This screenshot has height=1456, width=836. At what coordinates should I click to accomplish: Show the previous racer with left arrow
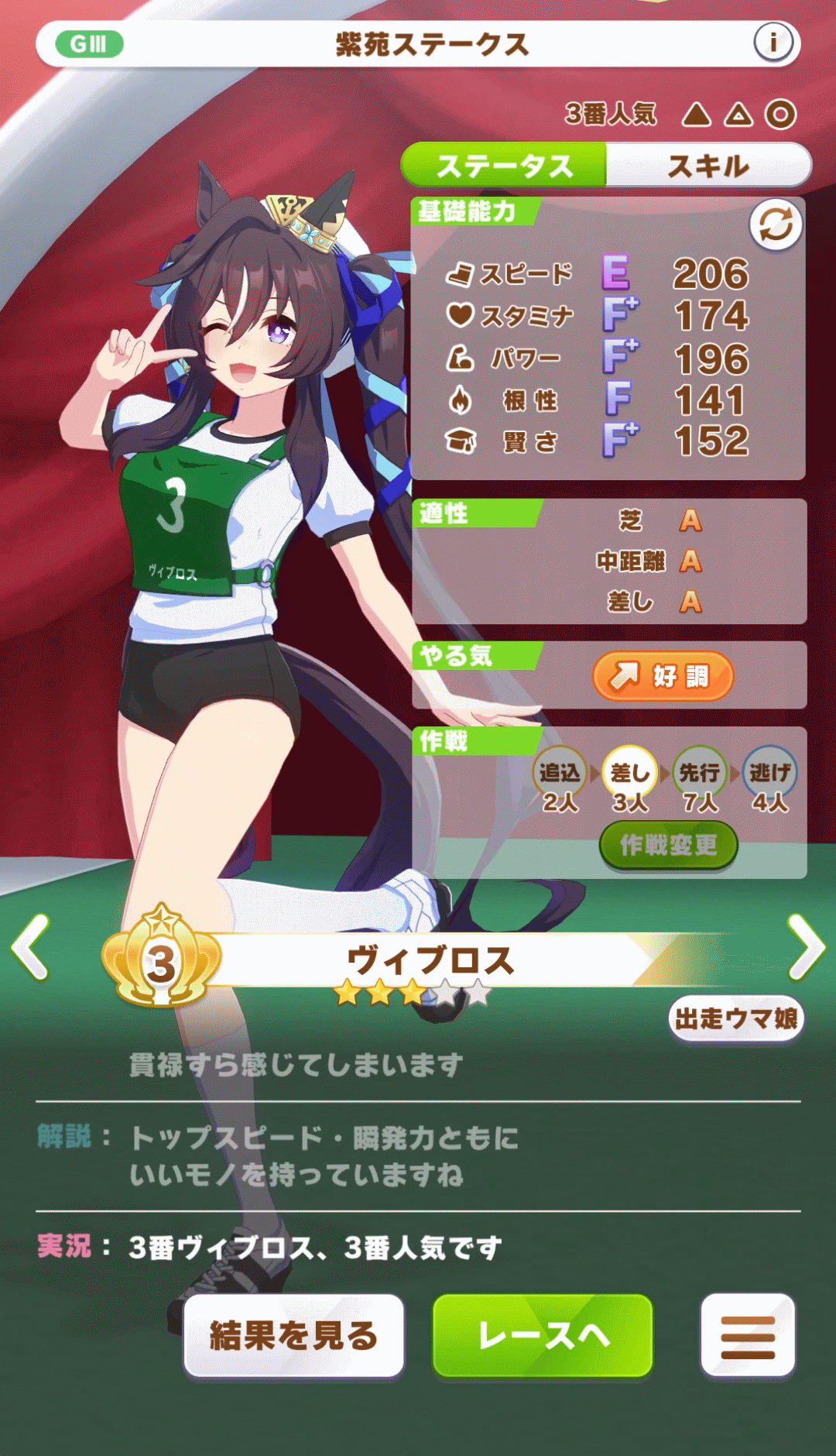[x=31, y=947]
